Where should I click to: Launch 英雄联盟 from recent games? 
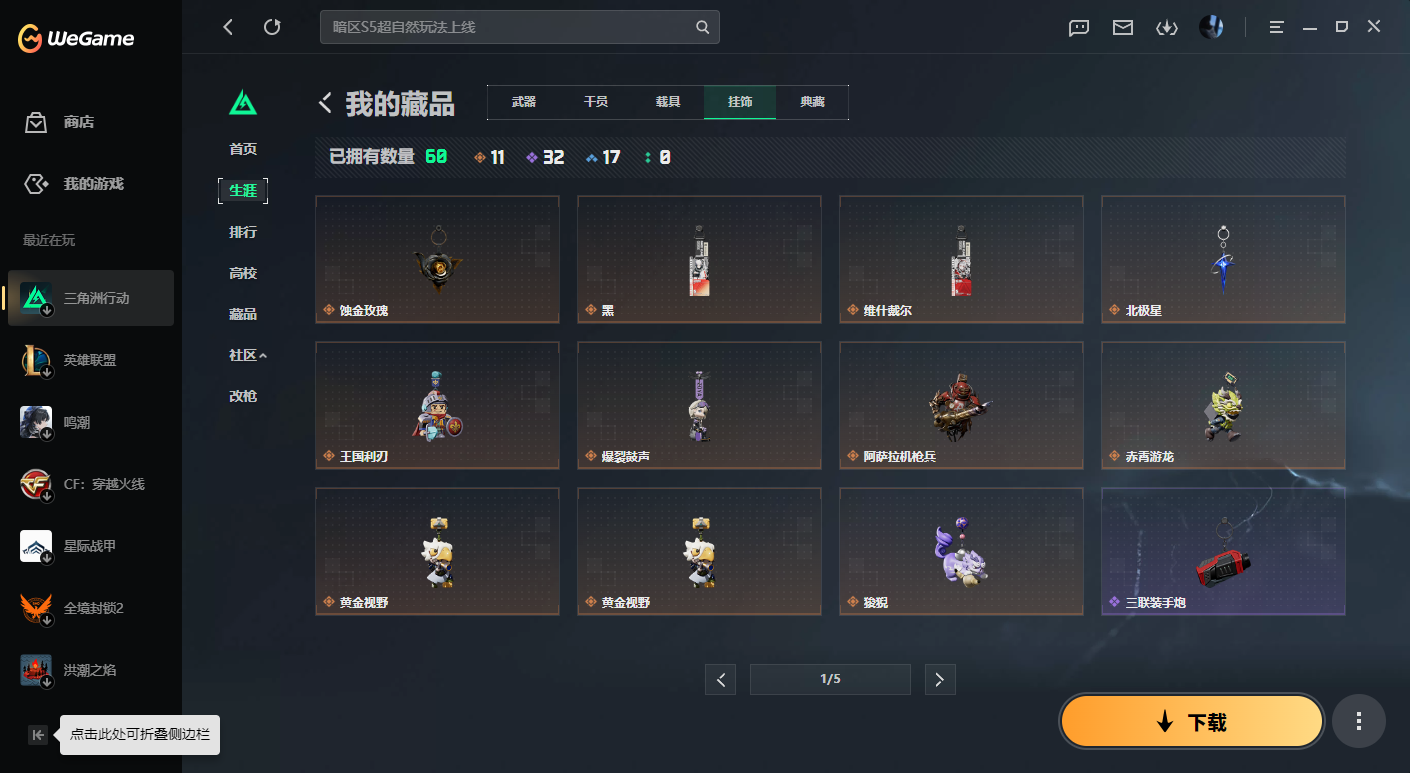(90, 360)
